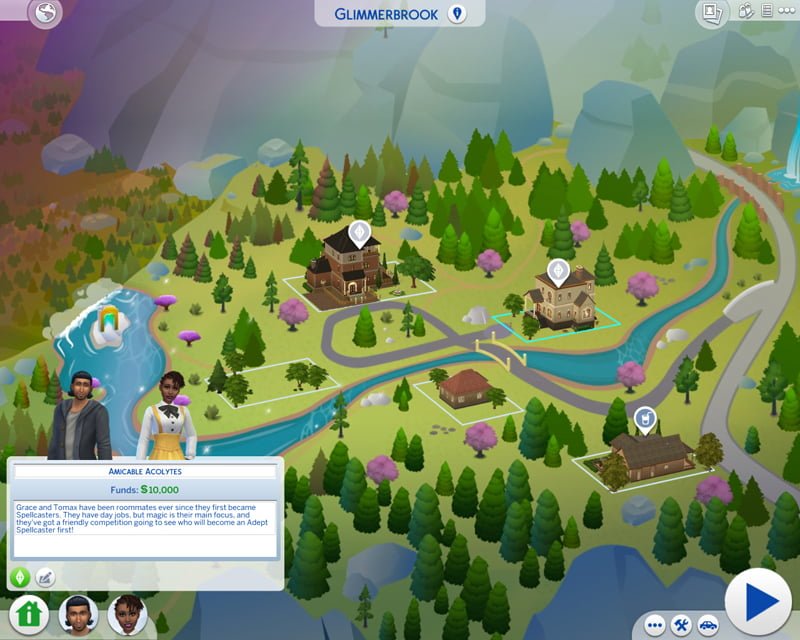This screenshot has width=800, height=640.
Task: Open the Gallery photos icon
Action: [713, 12]
